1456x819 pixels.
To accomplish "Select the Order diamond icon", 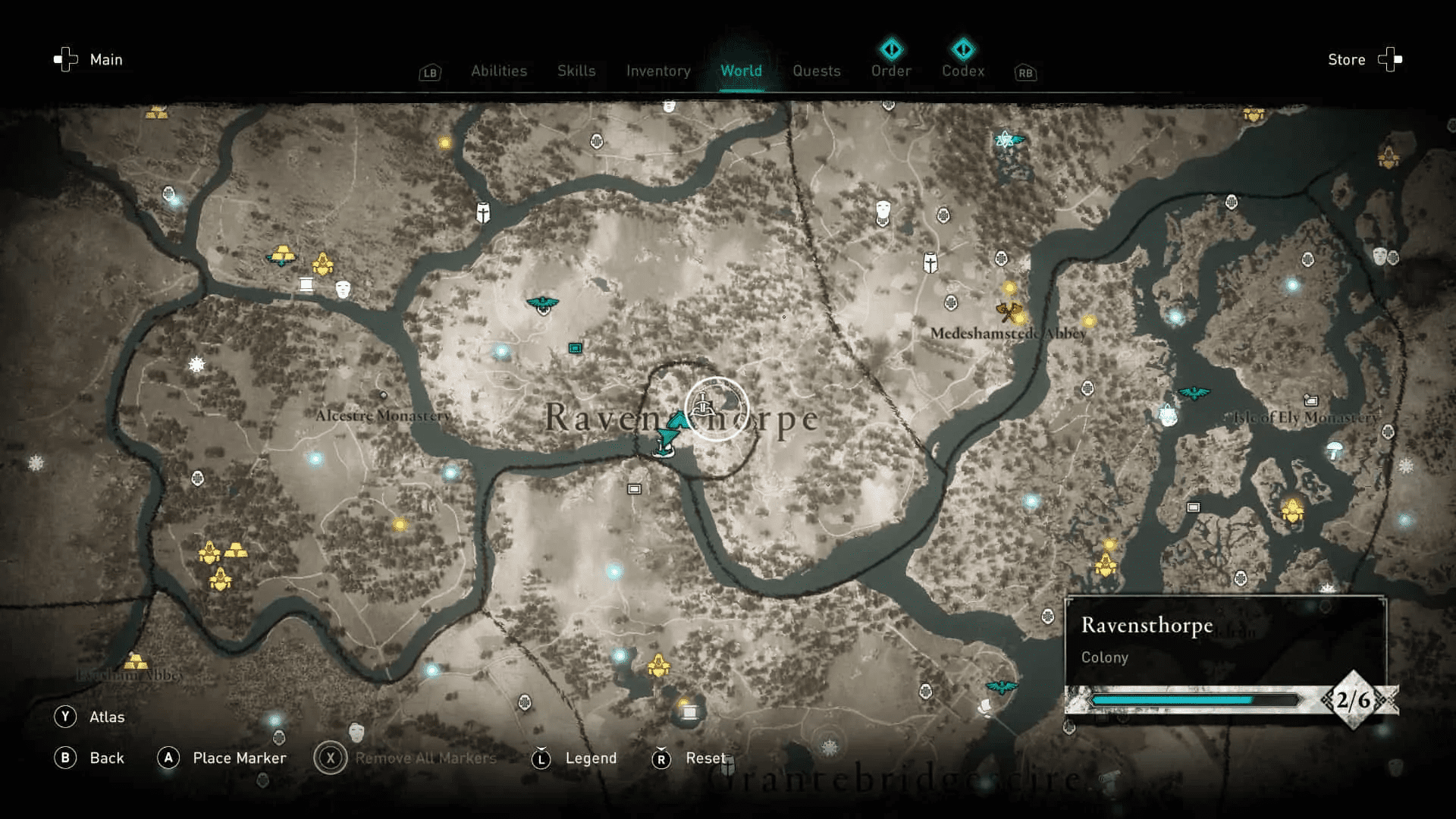I will [891, 50].
